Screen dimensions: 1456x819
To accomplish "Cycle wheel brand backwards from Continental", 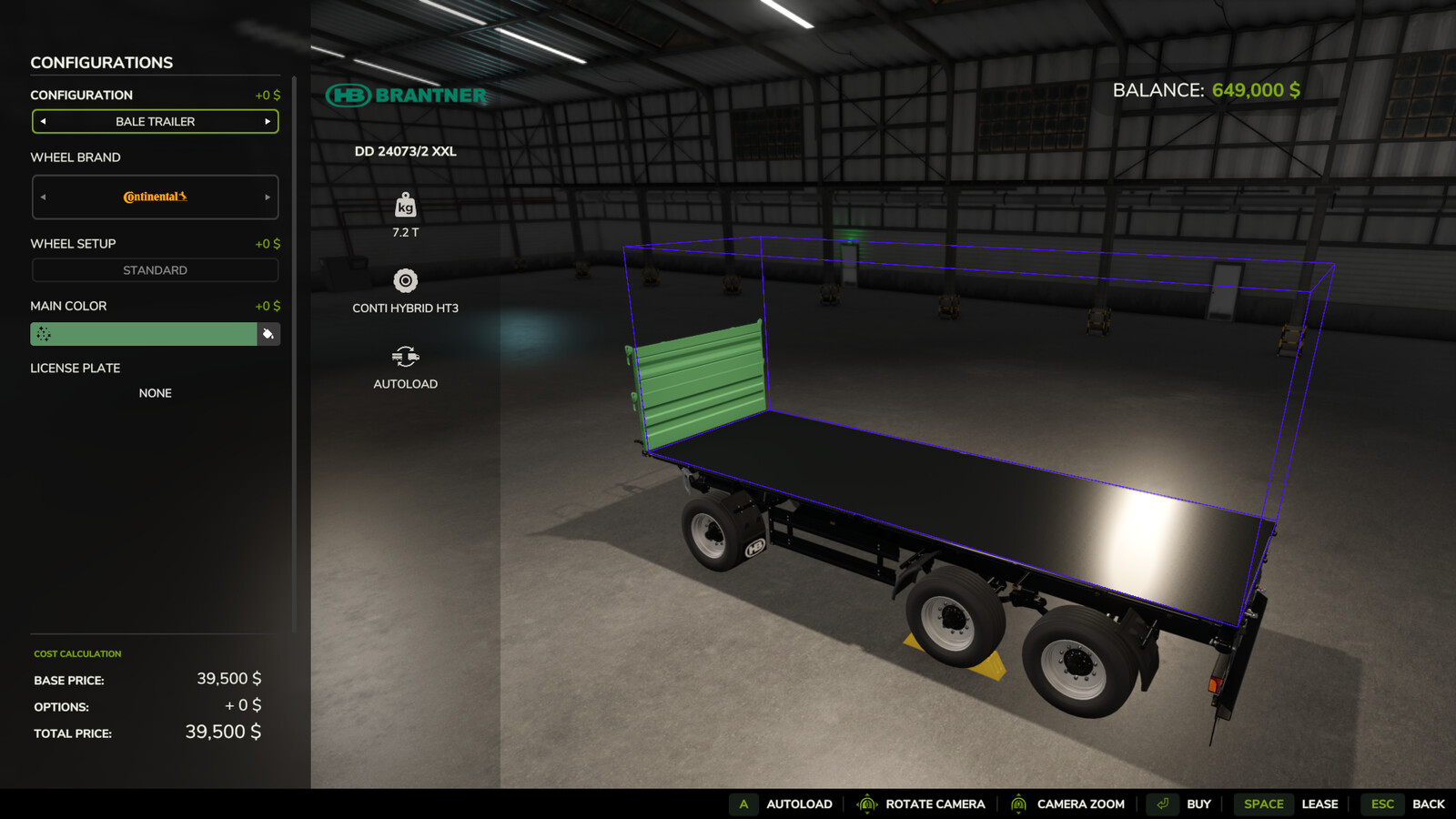I will (x=42, y=197).
